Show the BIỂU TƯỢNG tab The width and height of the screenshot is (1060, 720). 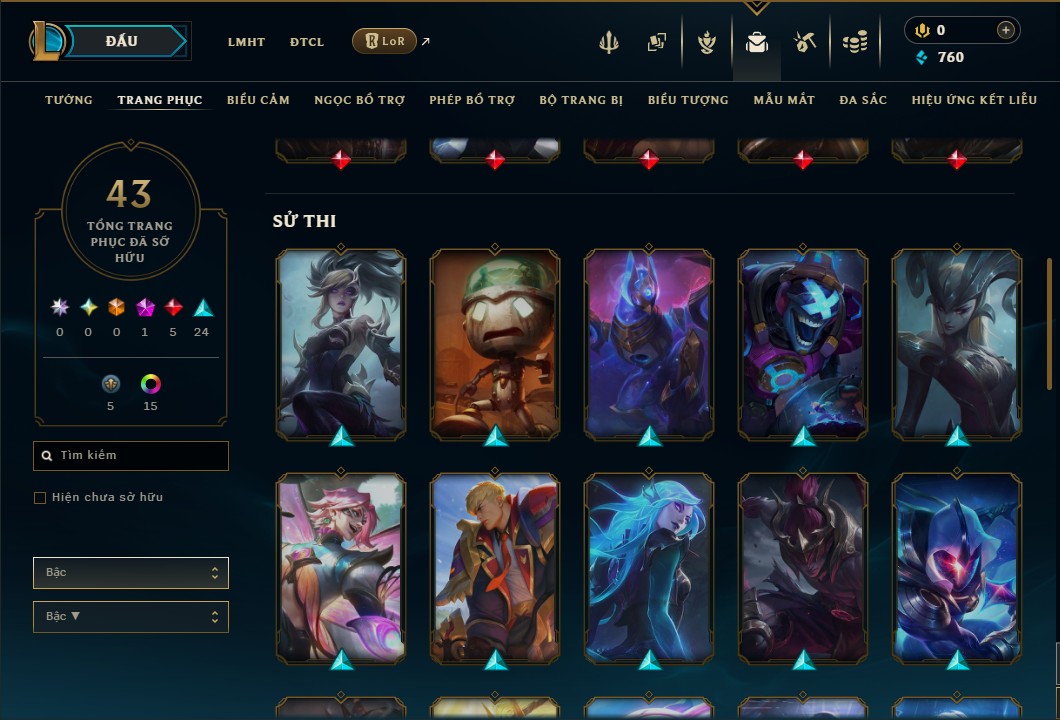[688, 100]
